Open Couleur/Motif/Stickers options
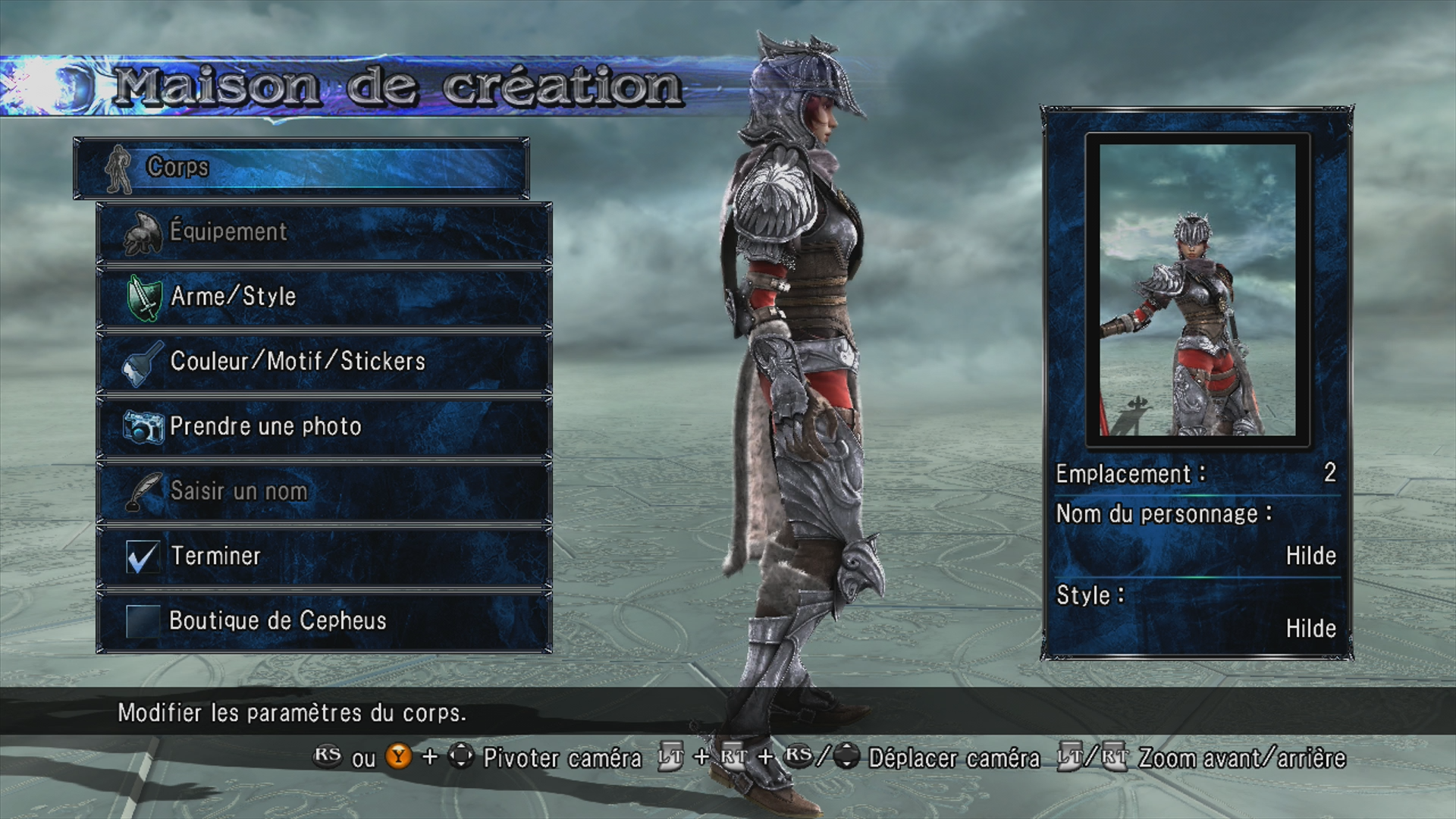The width and height of the screenshot is (1456, 819). (x=324, y=362)
